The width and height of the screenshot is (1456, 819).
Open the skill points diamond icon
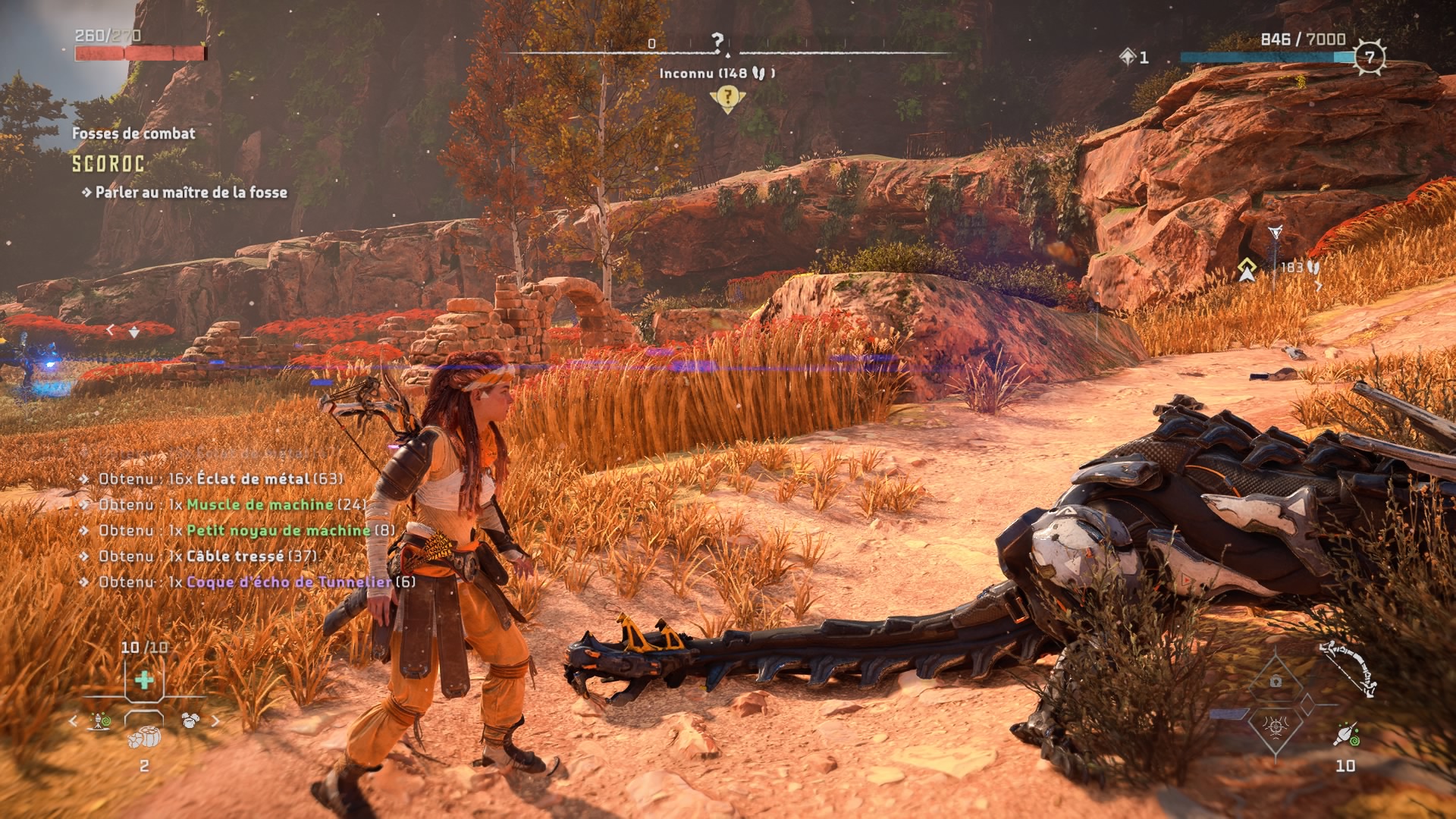click(x=1128, y=57)
